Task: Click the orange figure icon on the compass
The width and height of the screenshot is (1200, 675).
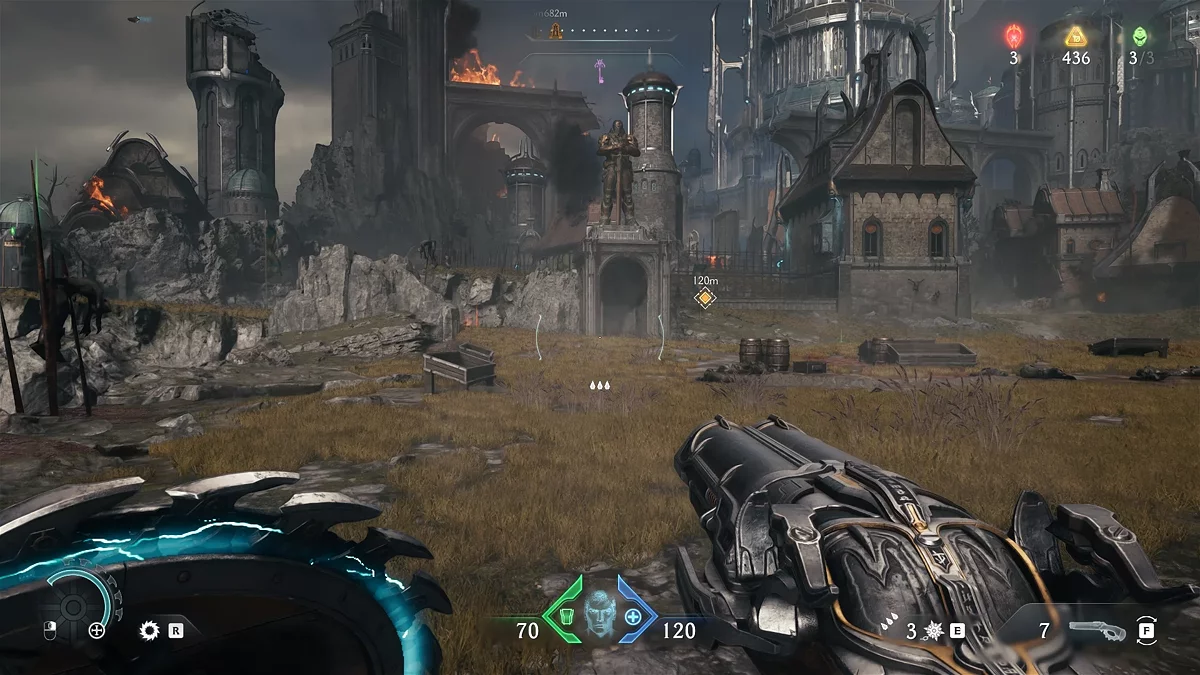Action: (x=556, y=31)
